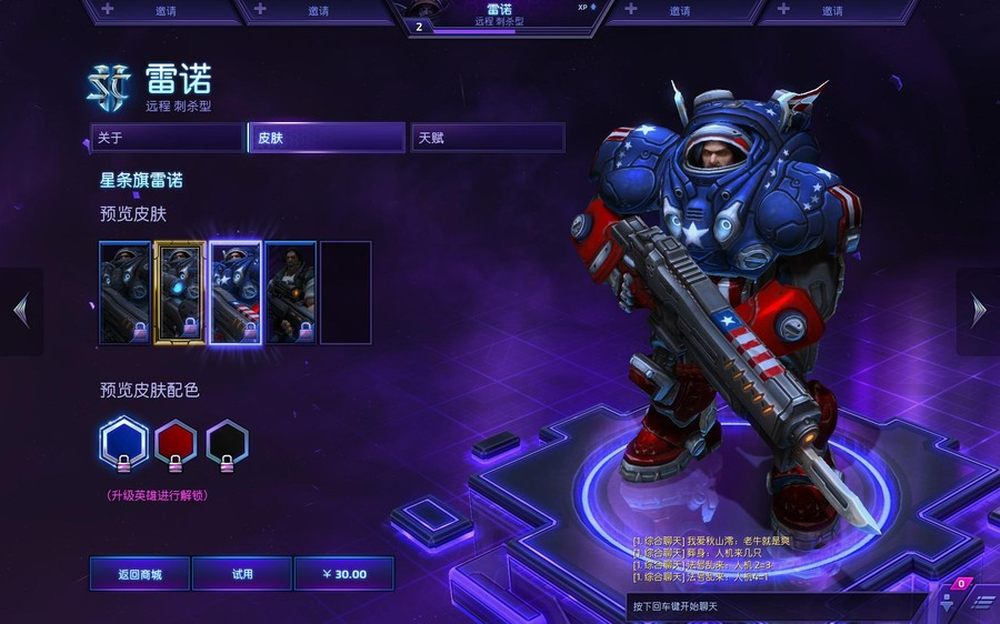Select the gold-framed skin thumbnail

180,292
